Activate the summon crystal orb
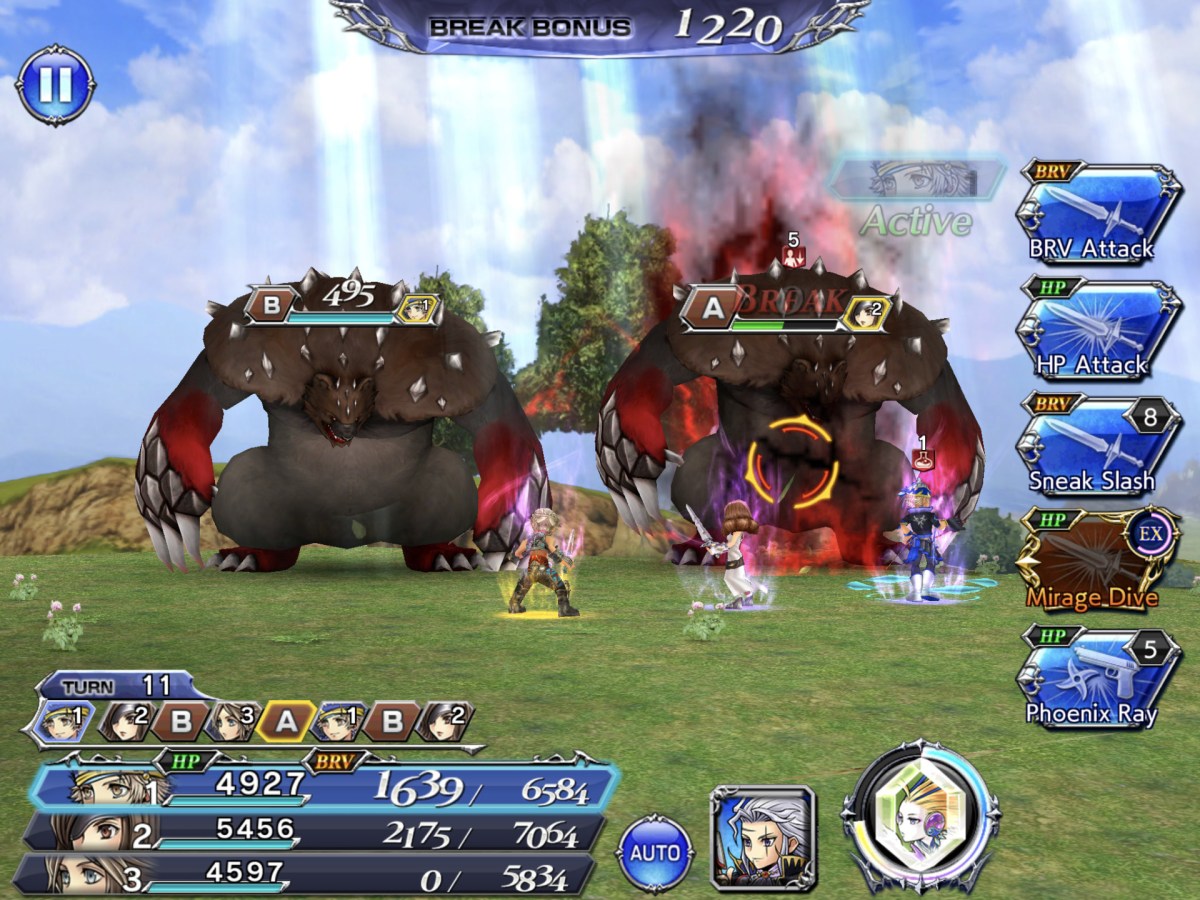Viewport: 1200px width, 900px height. [920, 817]
